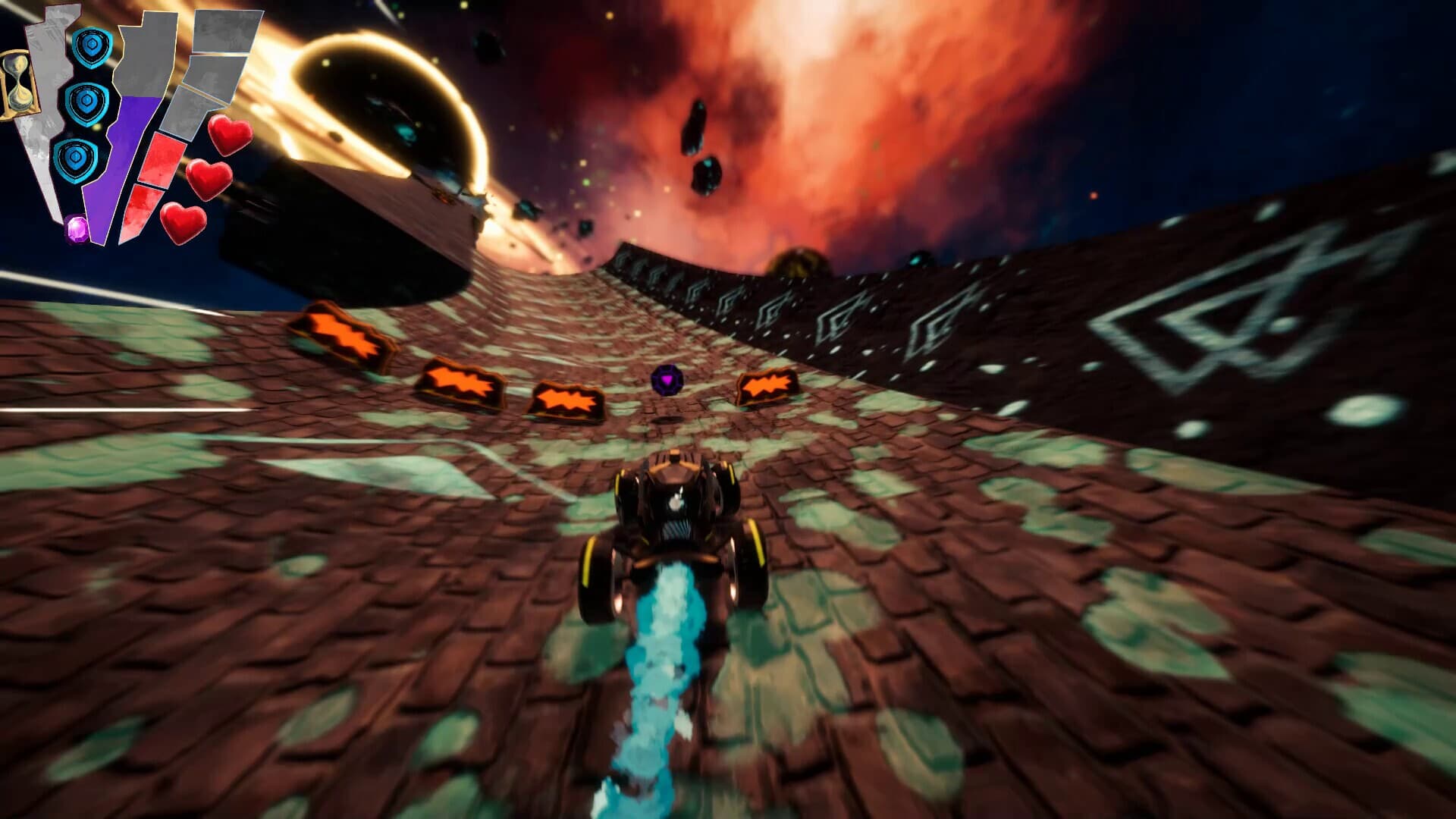
Task: Select the purple gem icon
Action: (x=77, y=229)
